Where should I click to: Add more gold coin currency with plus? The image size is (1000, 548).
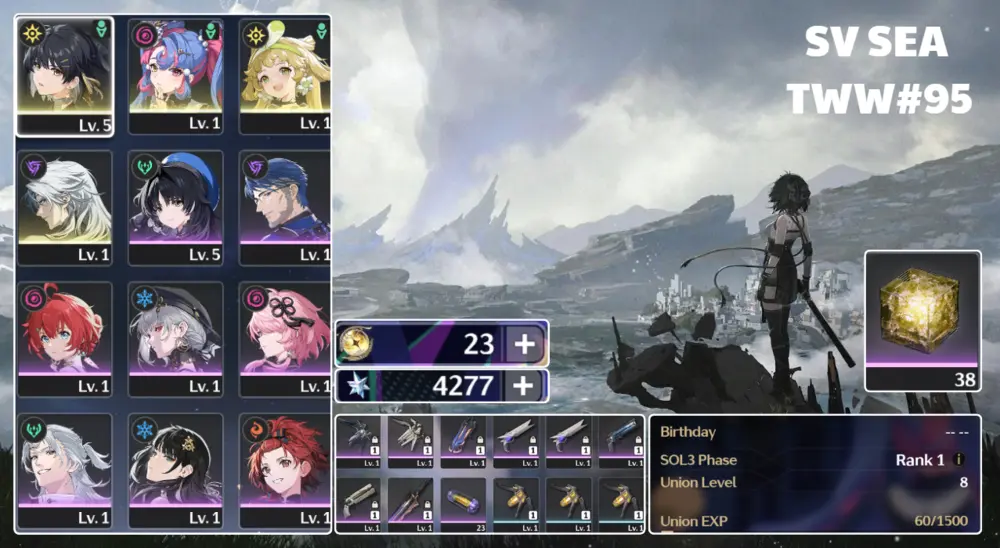pos(526,344)
